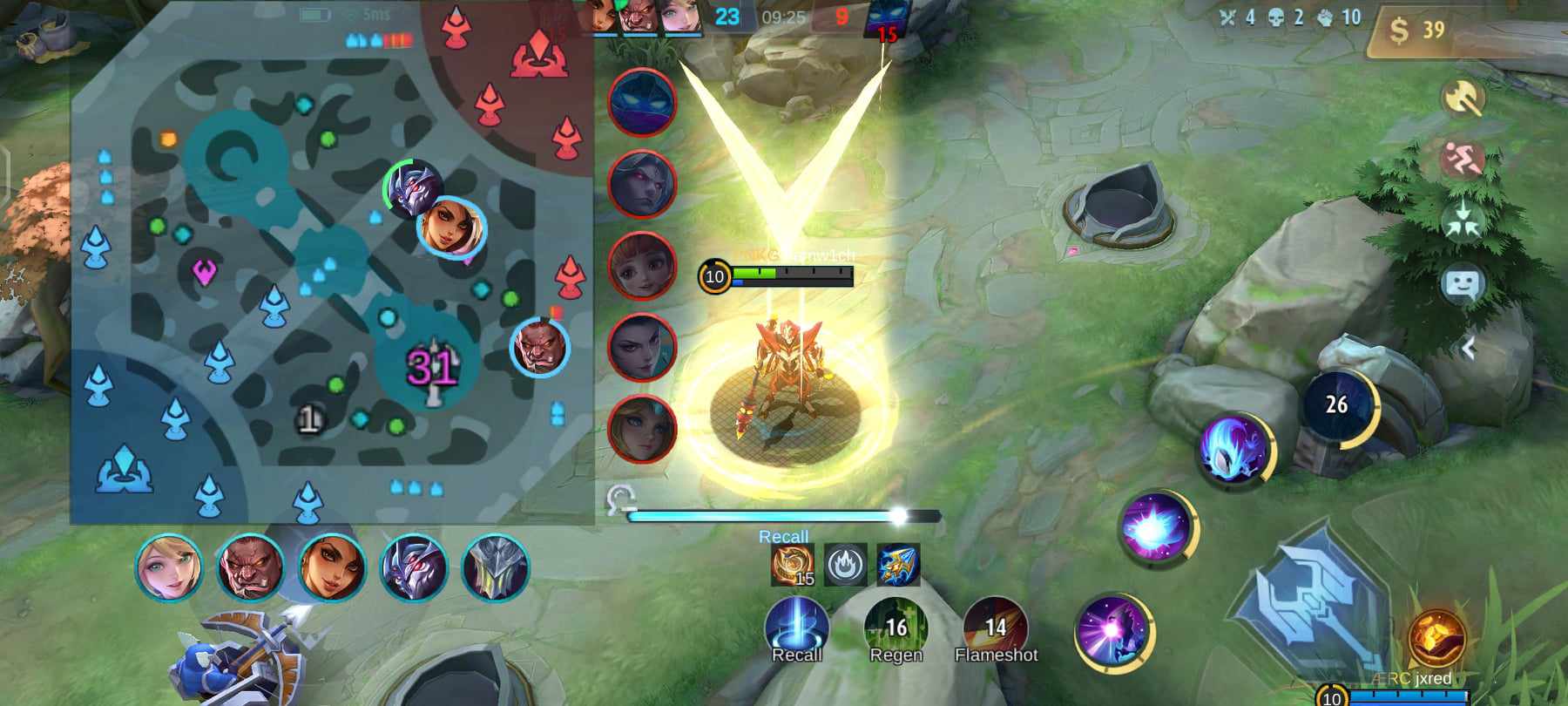Image resolution: width=1568 pixels, height=706 pixels.
Task: Collapse the signal panel with the left chevron
Action: tap(1471, 347)
